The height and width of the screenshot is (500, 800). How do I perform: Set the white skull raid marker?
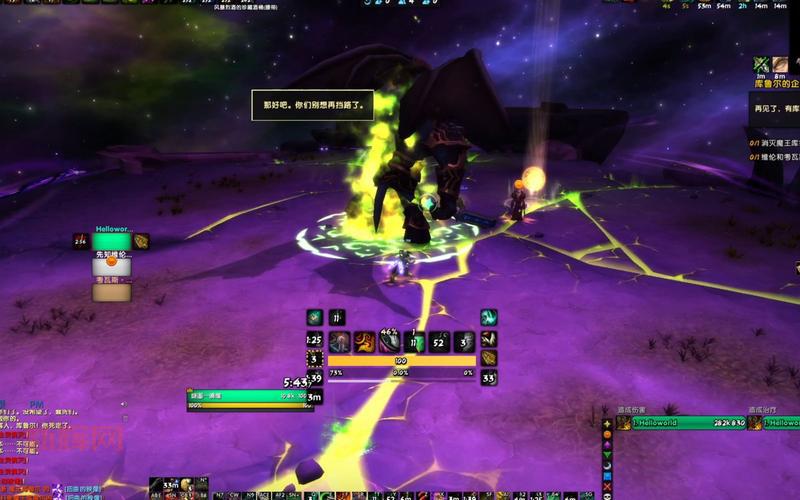tap(607, 496)
